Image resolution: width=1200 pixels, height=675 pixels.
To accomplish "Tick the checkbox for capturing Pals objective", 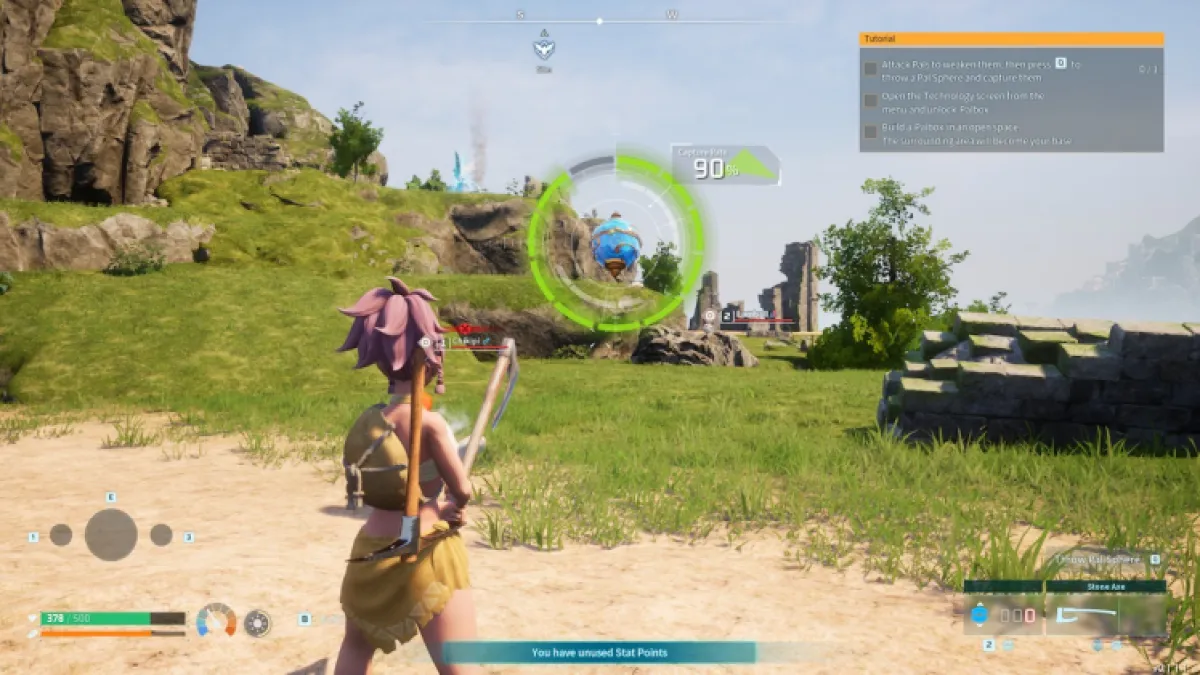I will (x=871, y=70).
